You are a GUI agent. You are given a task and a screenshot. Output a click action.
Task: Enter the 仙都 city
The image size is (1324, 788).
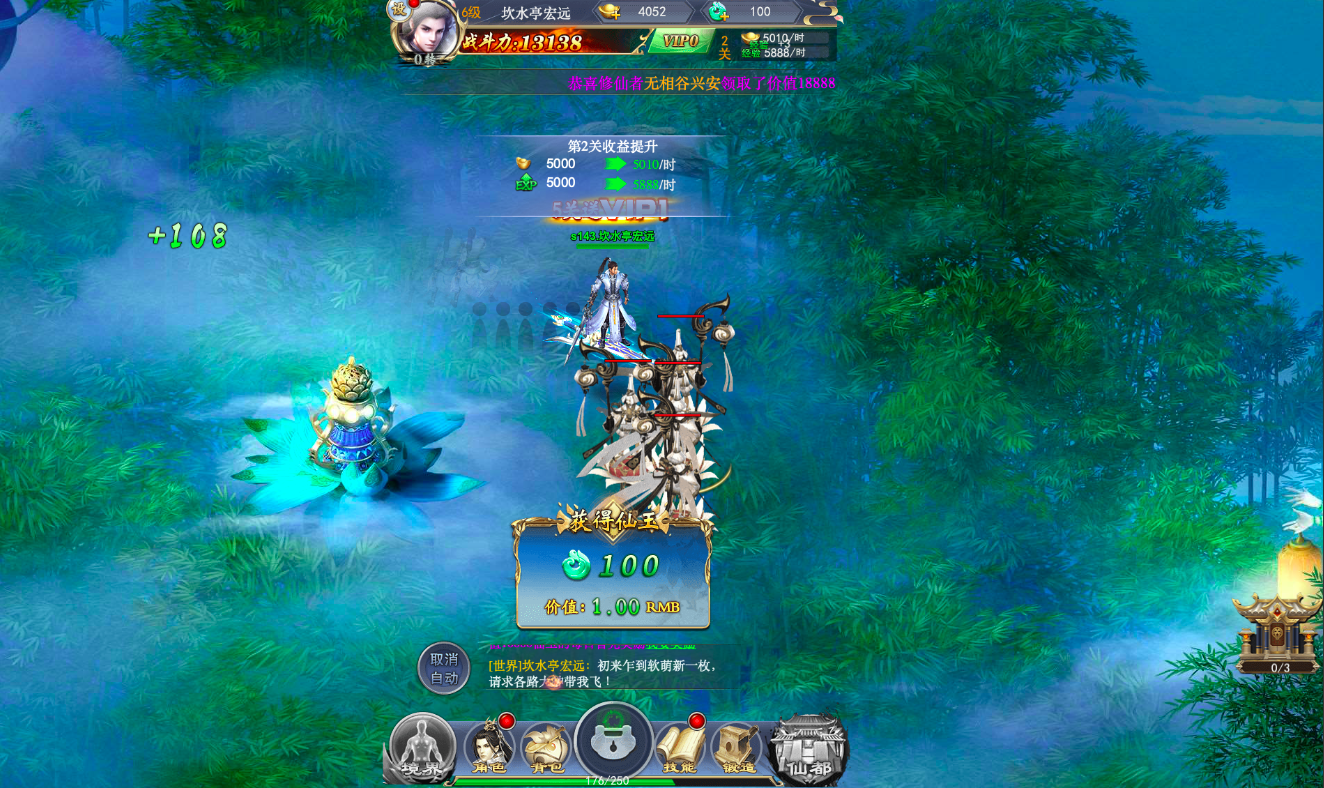pos(809,750)
